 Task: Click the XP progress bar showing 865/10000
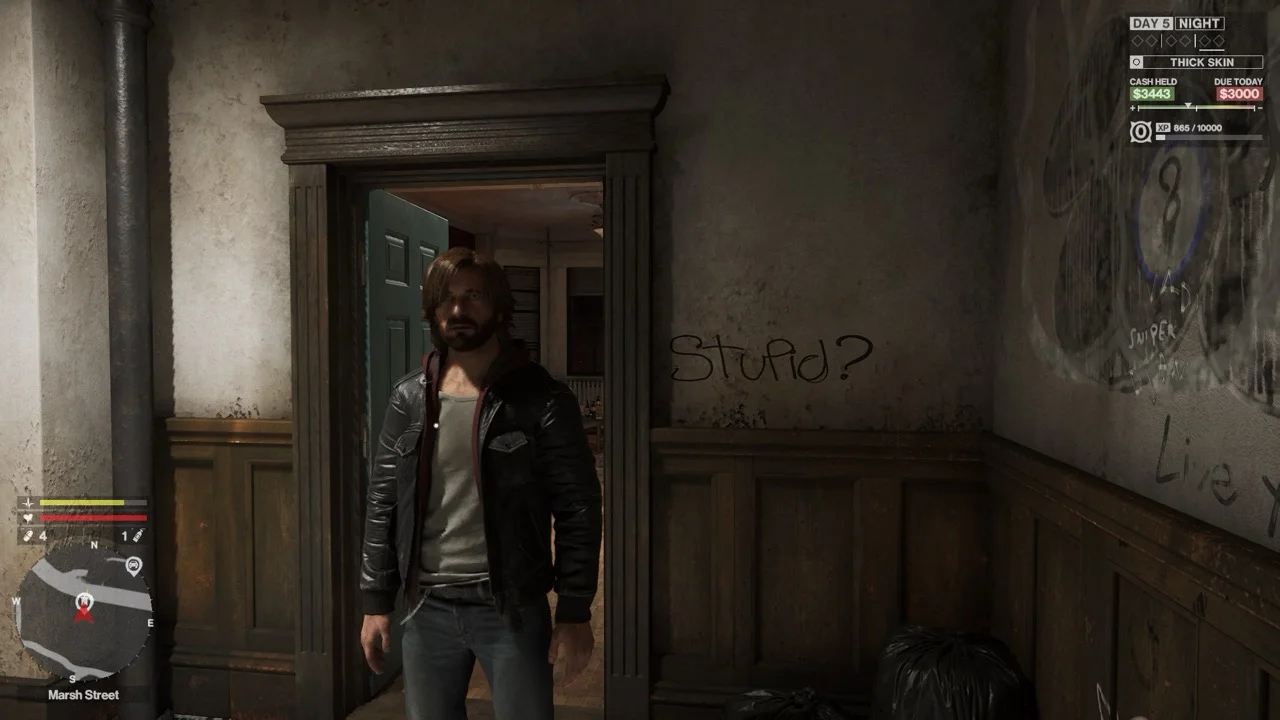click(1208, 139)
